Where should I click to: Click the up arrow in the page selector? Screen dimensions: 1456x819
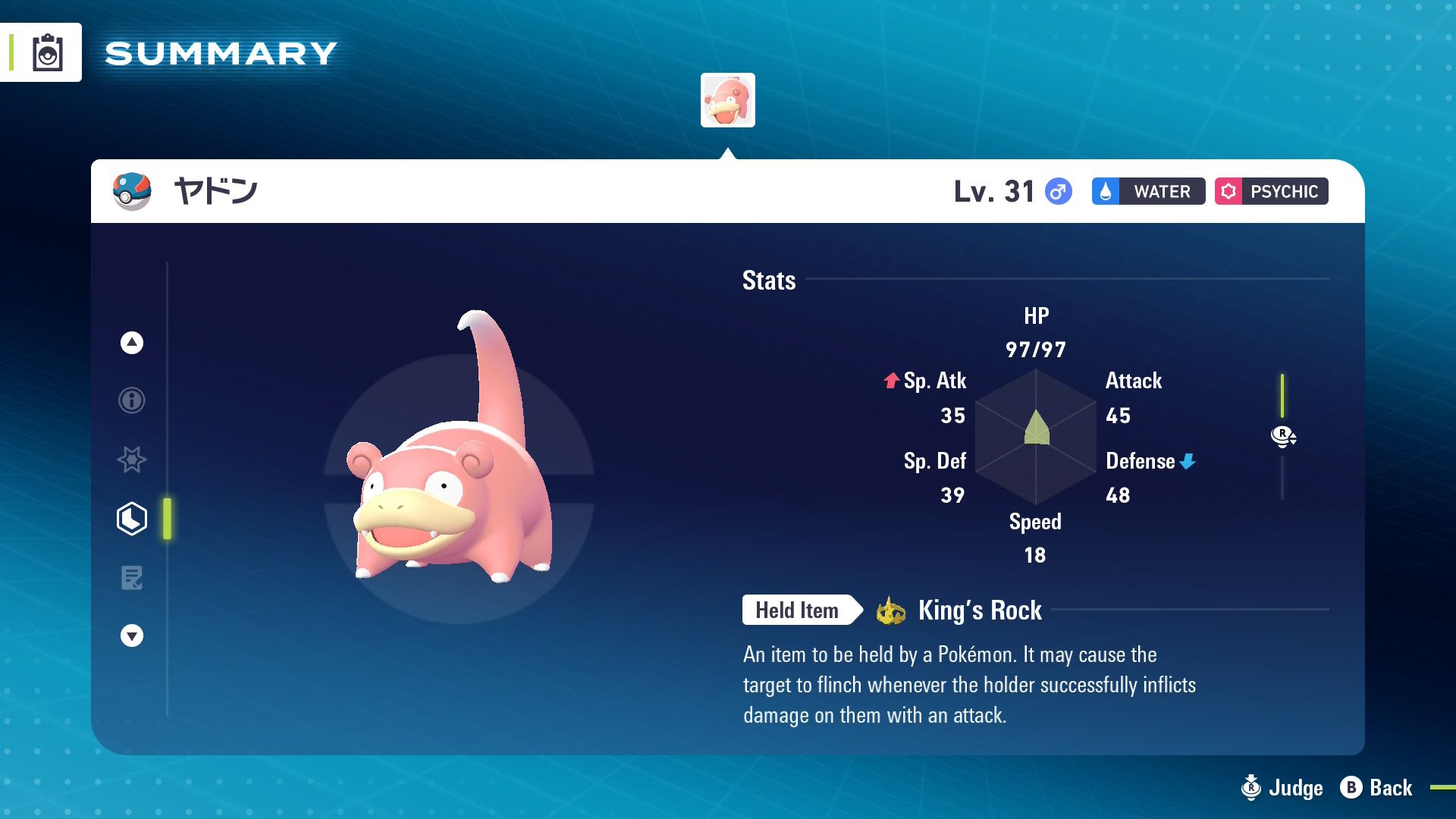click(x=132, y=343)
